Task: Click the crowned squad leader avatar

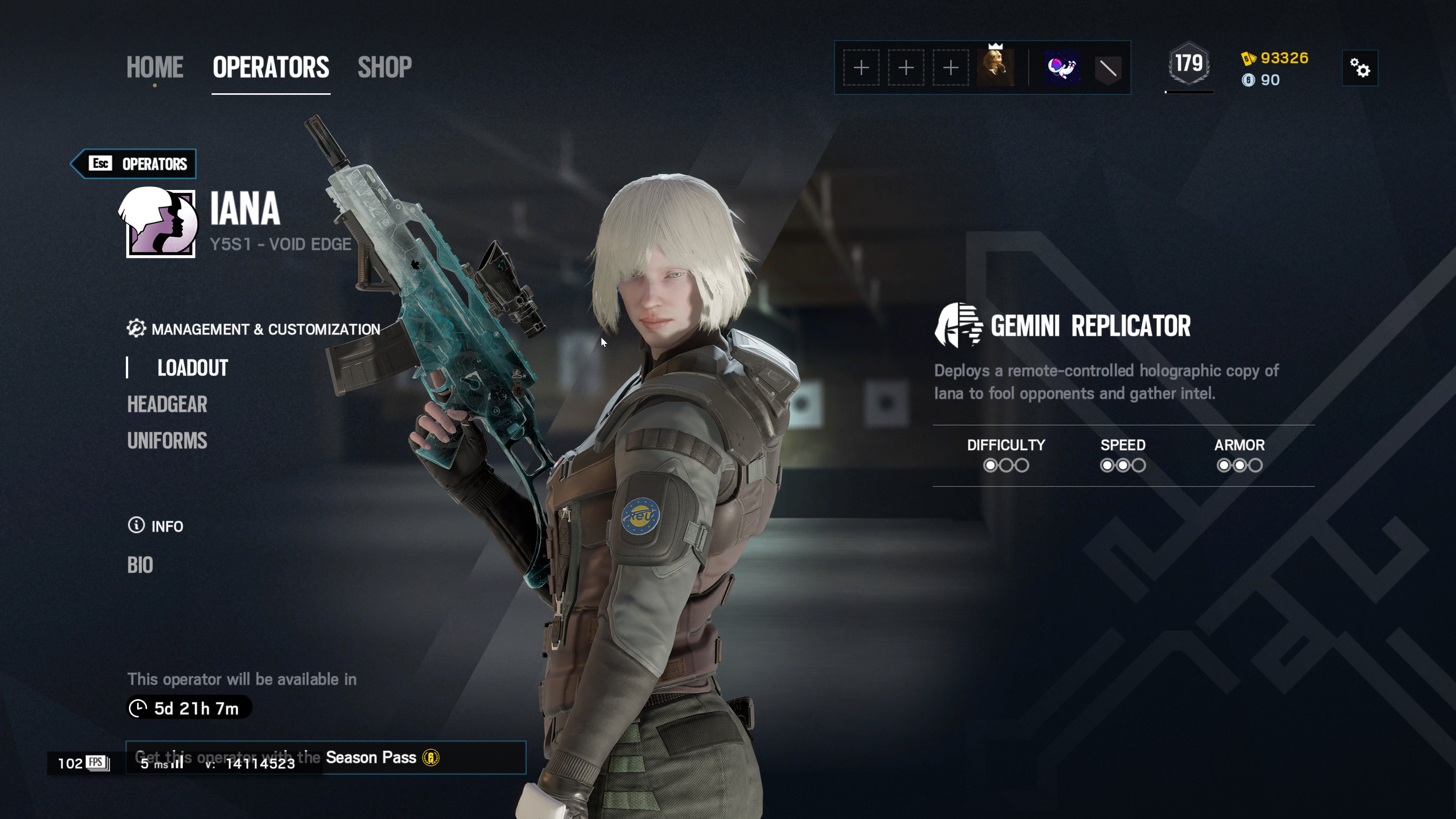Action: [x=995, y=68]
